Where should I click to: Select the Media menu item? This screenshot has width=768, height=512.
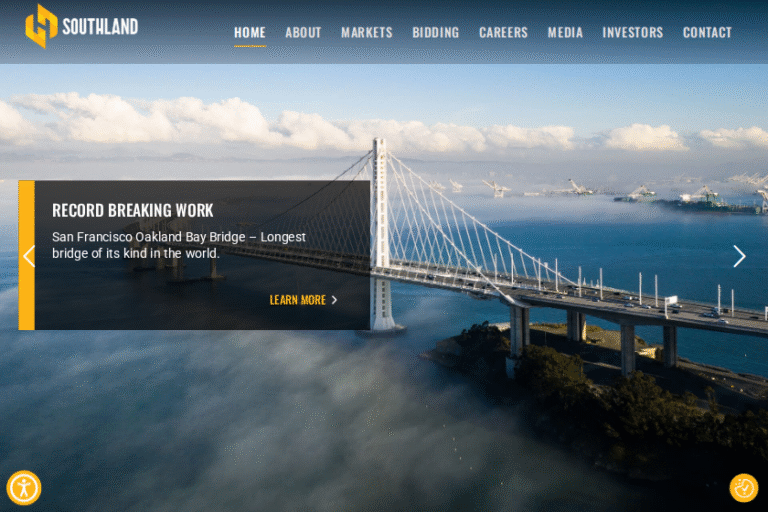565,33
